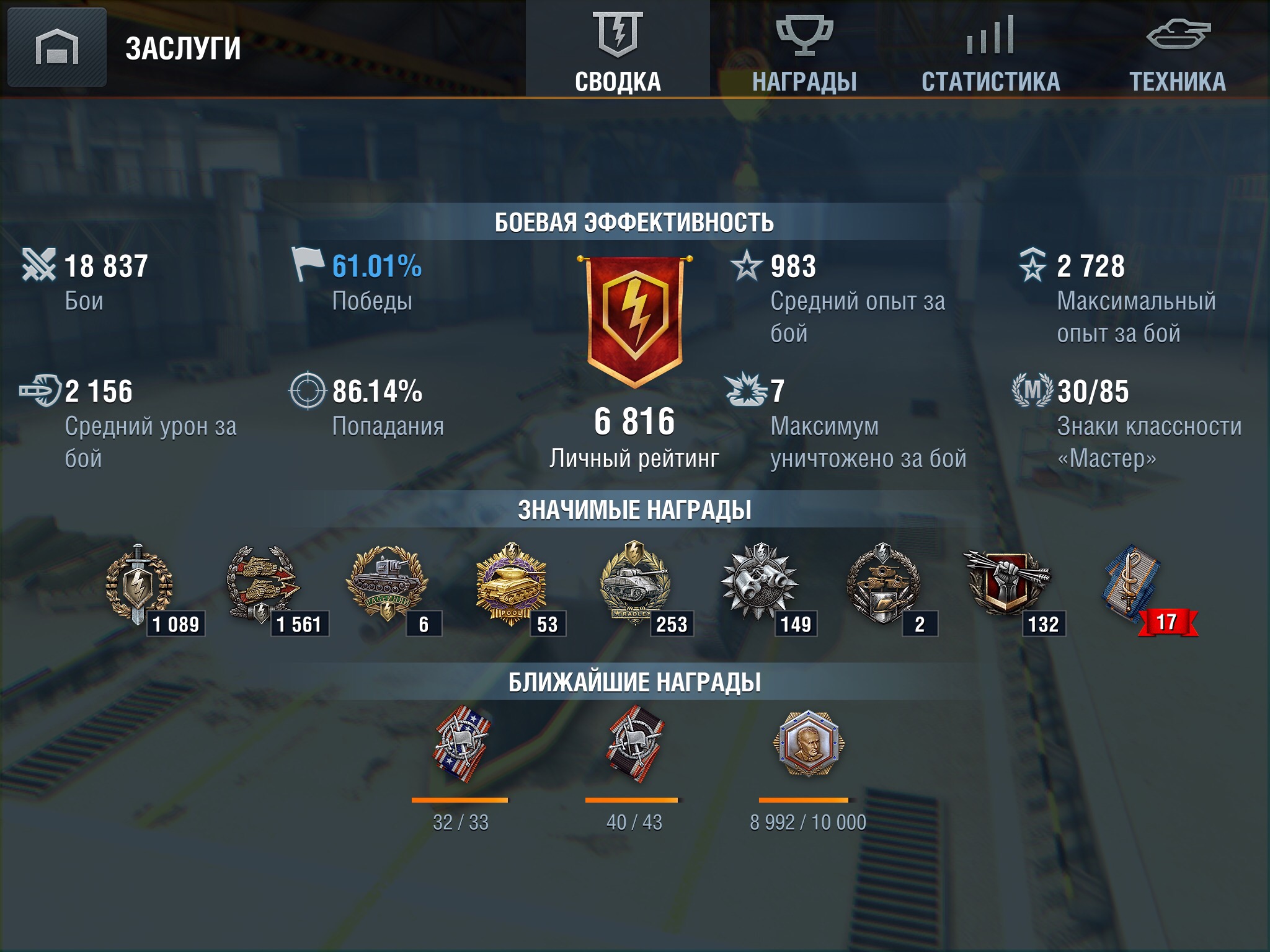Switch to the Сводка tab
The width and height of the screenshot is (1270, 952).
[x=618, y=50]
